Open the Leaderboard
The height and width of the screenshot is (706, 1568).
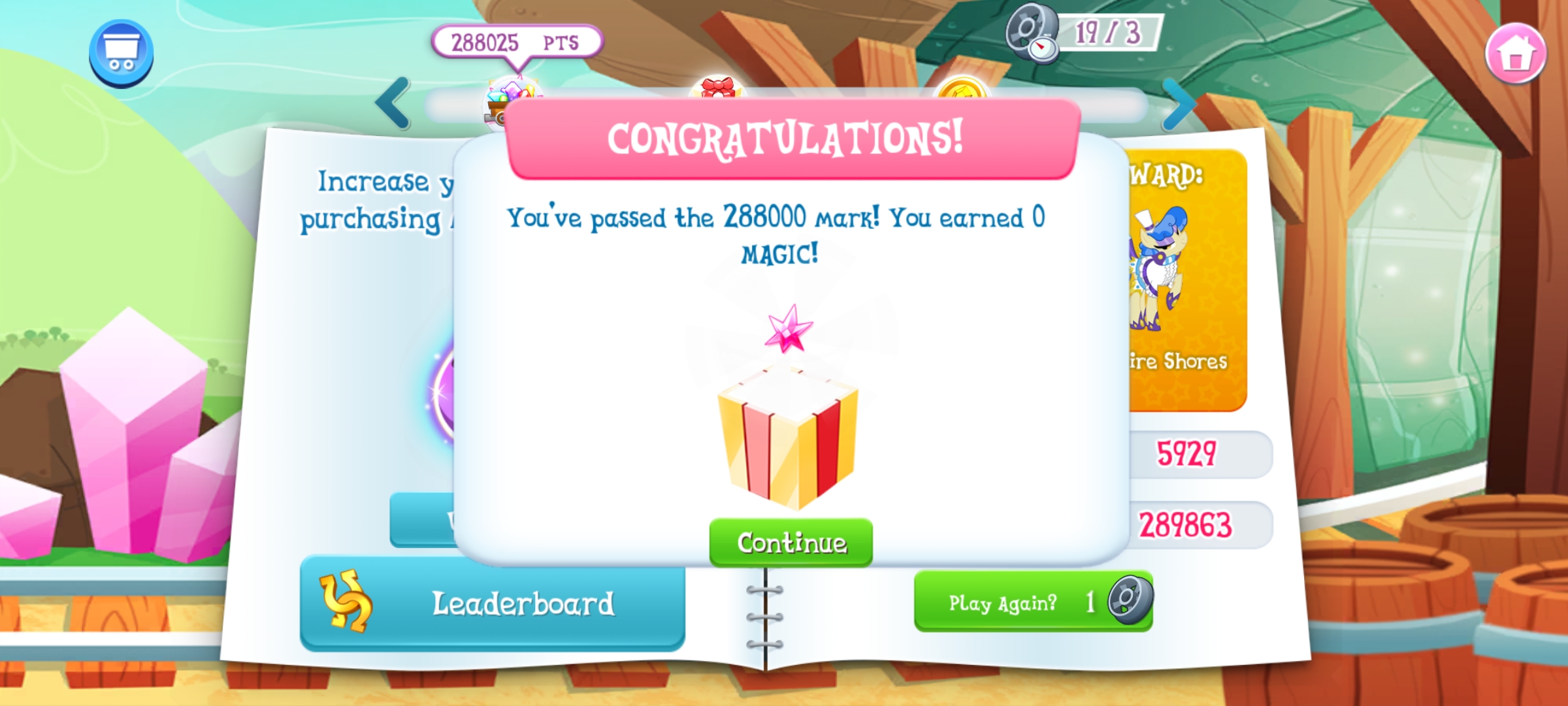click(x=492, y=603)
